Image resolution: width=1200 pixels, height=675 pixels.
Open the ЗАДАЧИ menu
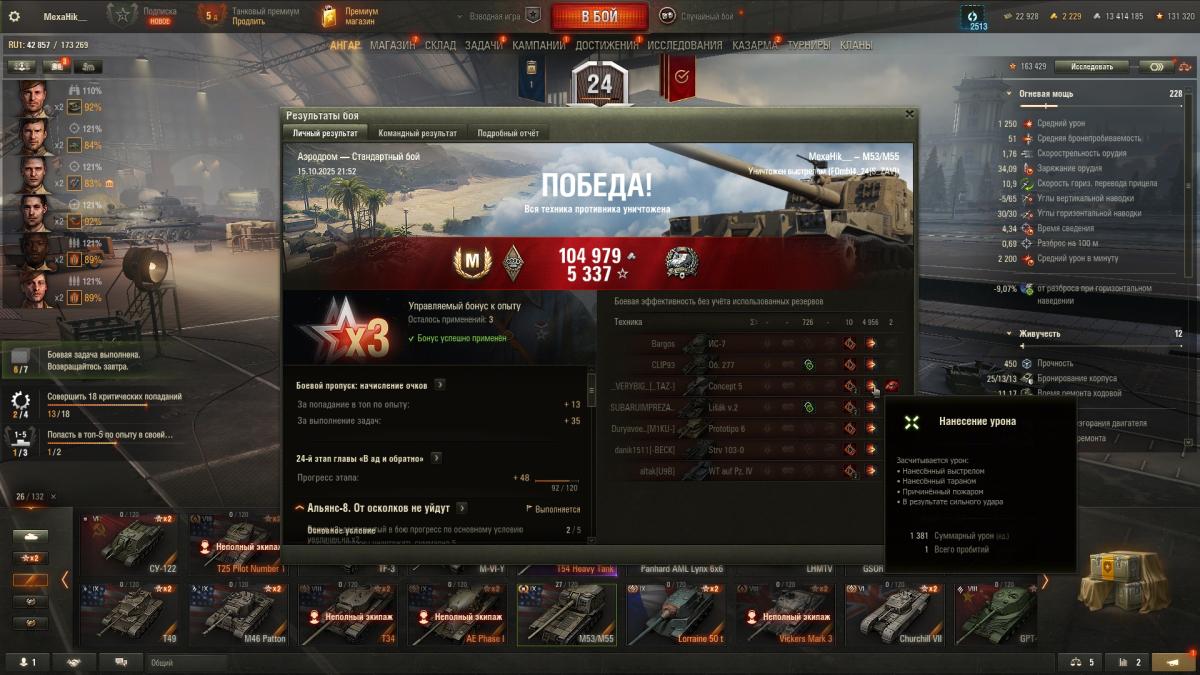[x=484, y=45]
